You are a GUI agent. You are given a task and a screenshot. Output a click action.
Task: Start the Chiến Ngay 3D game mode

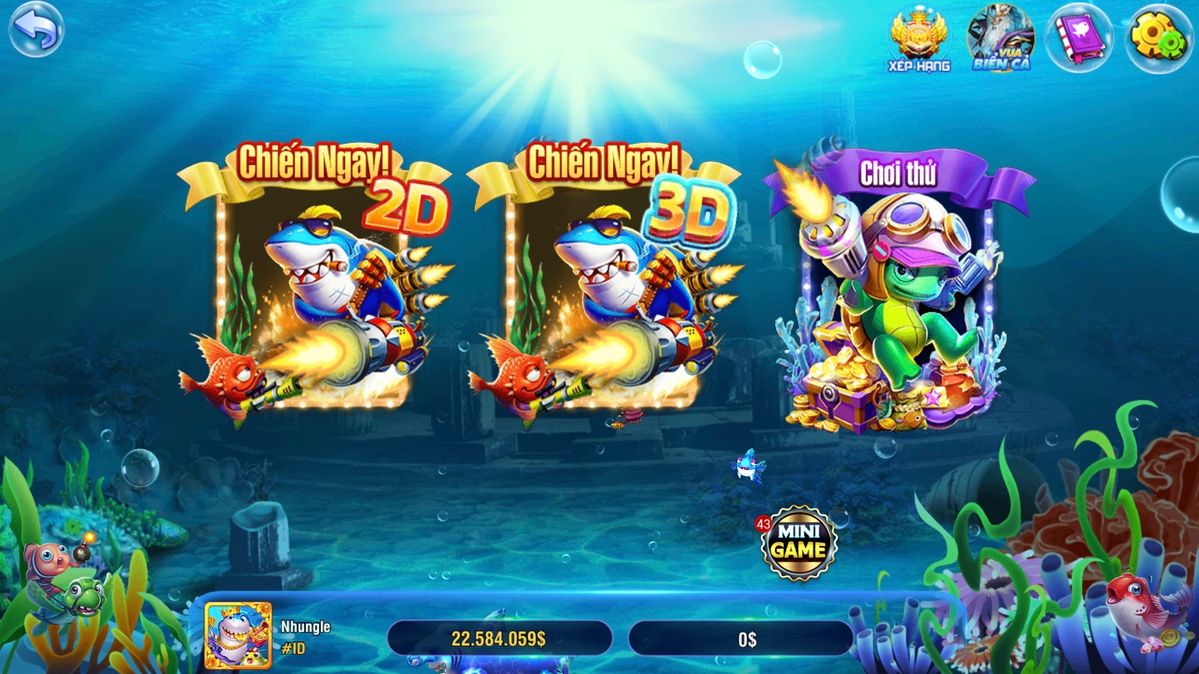tap(604, 290)
